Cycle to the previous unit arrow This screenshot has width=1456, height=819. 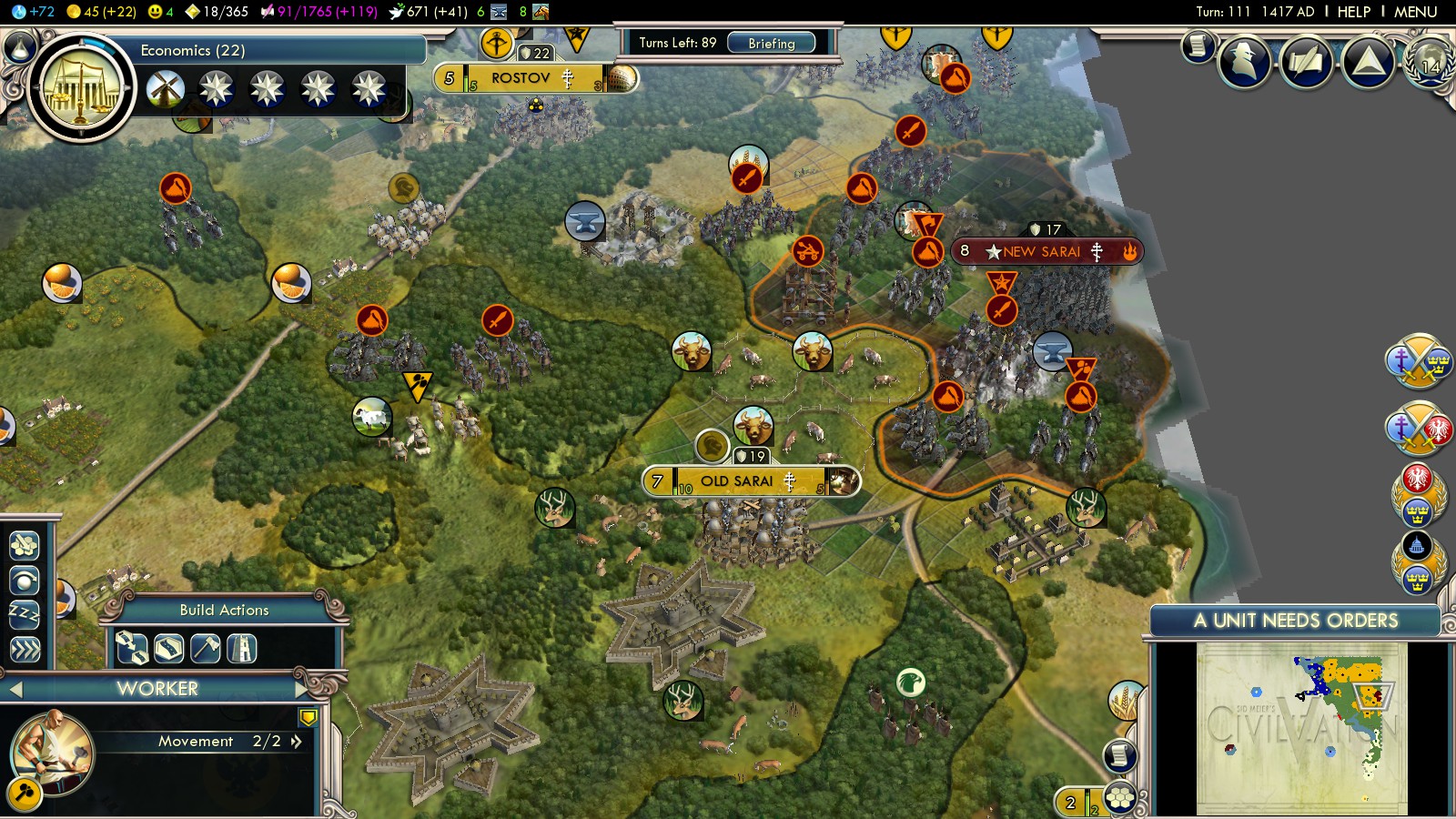pos(15,690)
